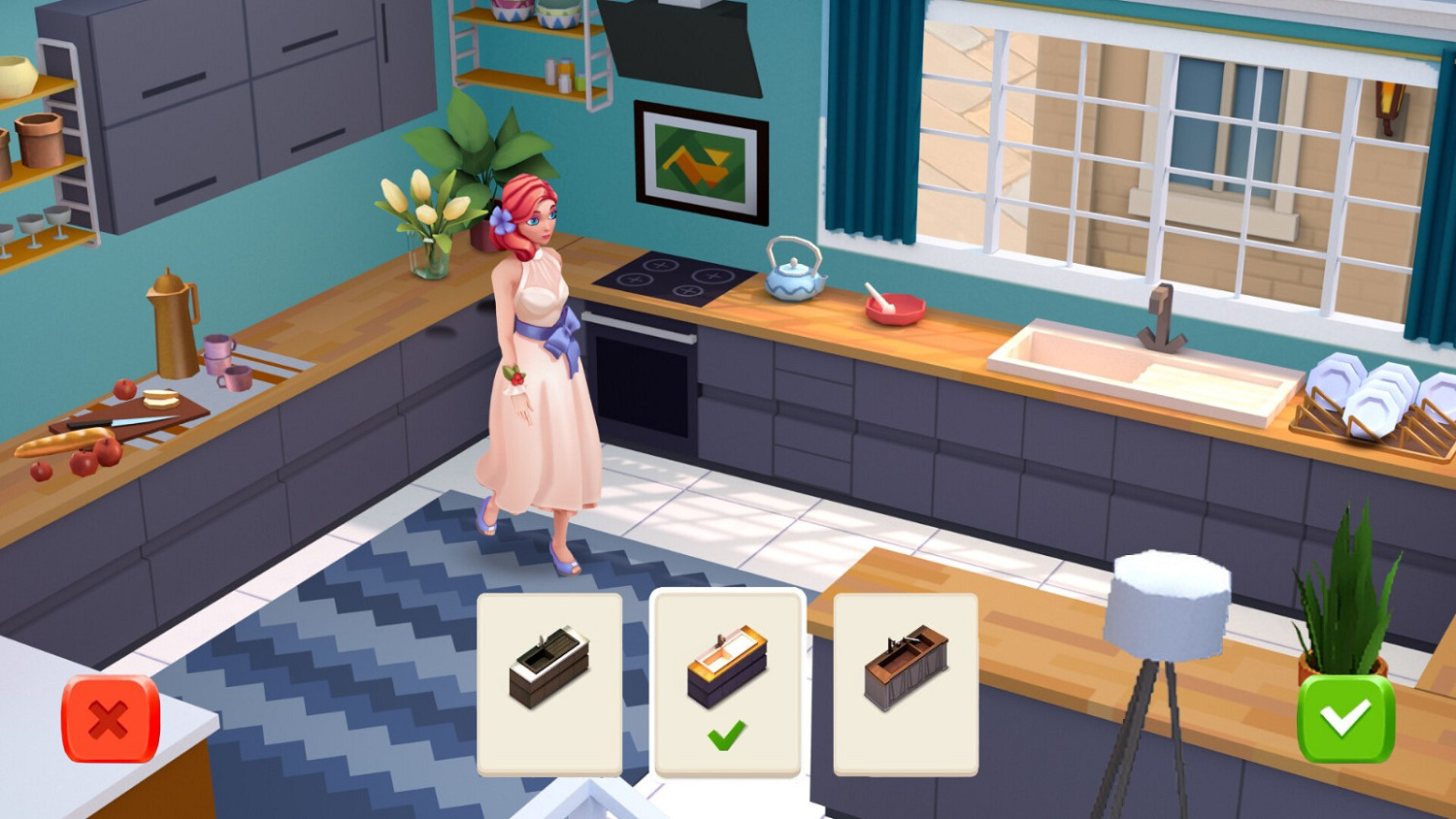Tap the red mixing bowl
Screen dimensions: 1456x819
pos(891,307)
